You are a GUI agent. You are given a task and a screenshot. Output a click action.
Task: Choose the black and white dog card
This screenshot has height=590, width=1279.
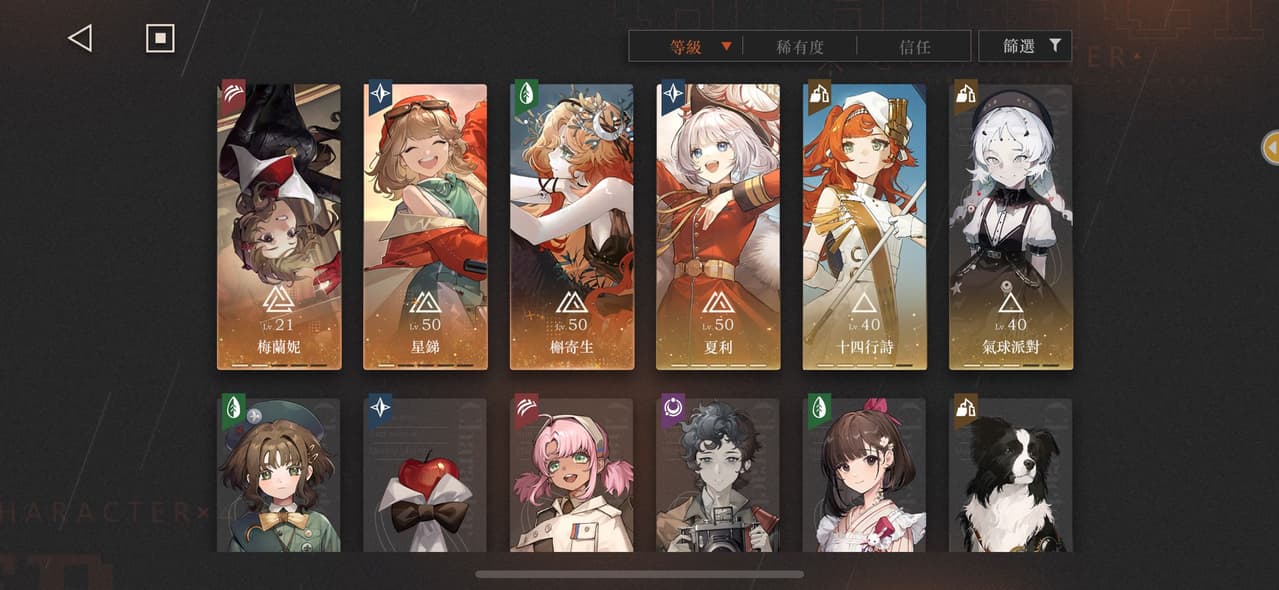pos(1010,475)
